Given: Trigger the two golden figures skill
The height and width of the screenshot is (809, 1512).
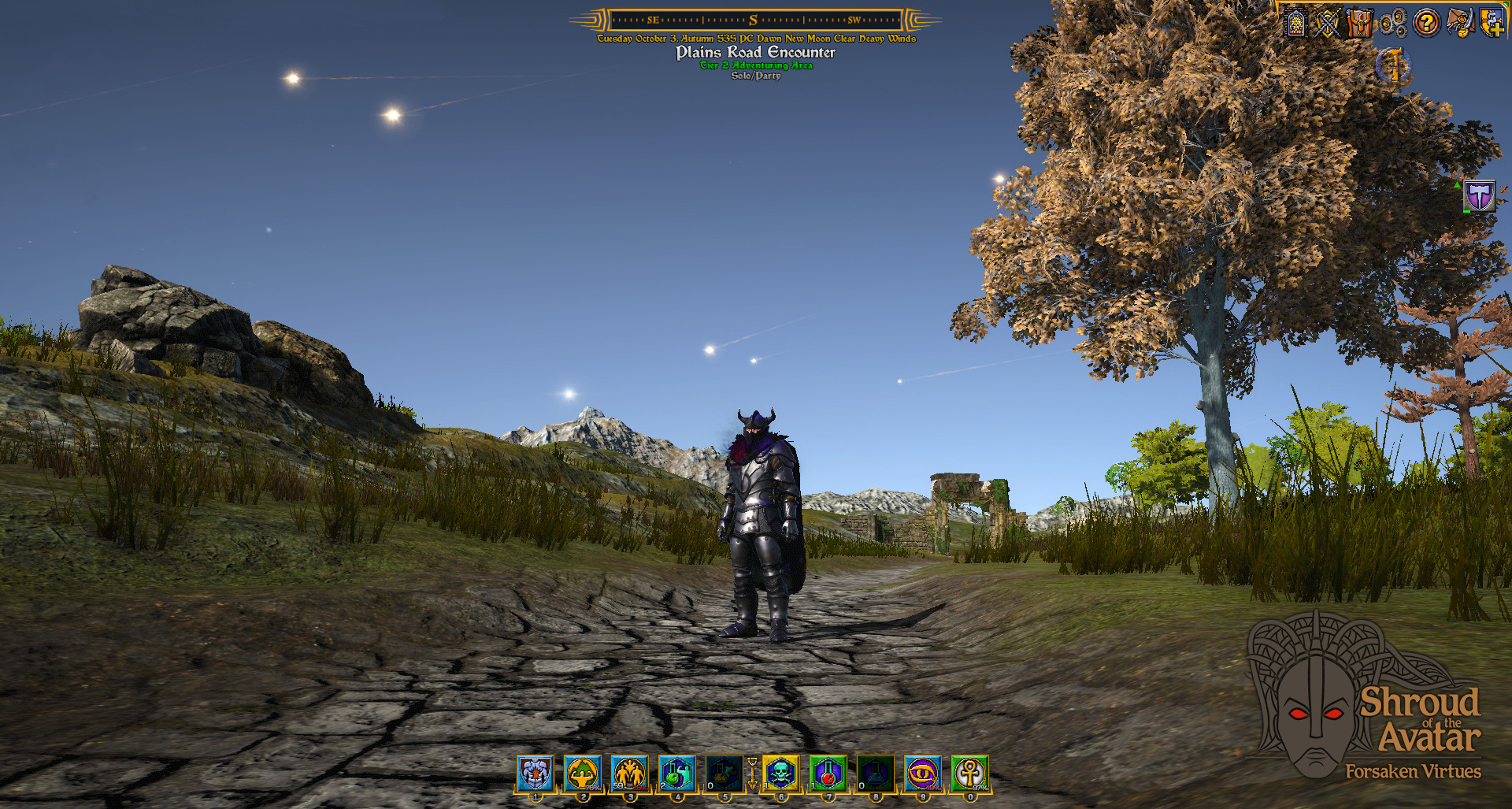Looking at the screenshot, I should pyautogui.click(x=630, y=774).
